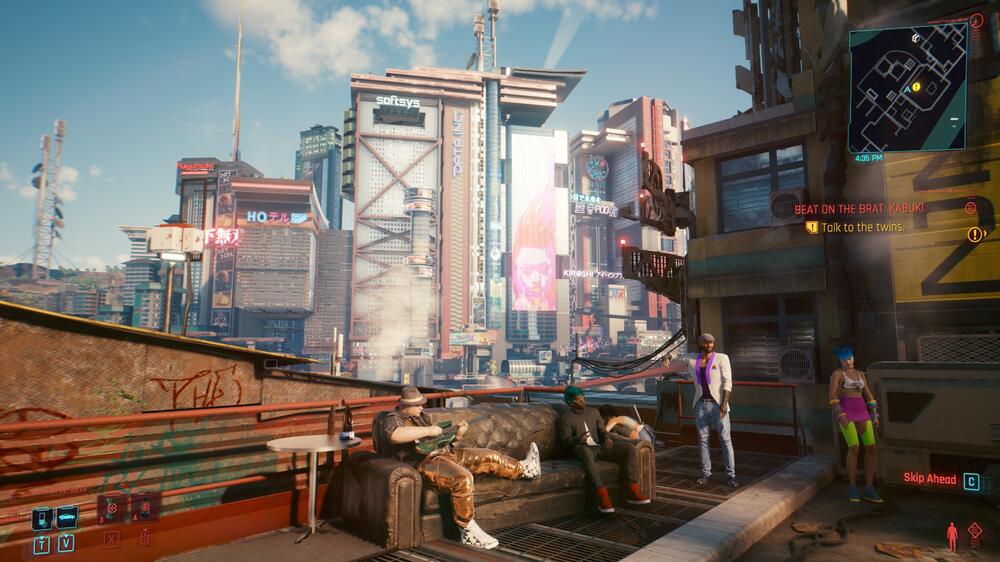Select the yellow quest marker on minimap
Viewport: 1000px width, 562px height.
click(914, 87)
